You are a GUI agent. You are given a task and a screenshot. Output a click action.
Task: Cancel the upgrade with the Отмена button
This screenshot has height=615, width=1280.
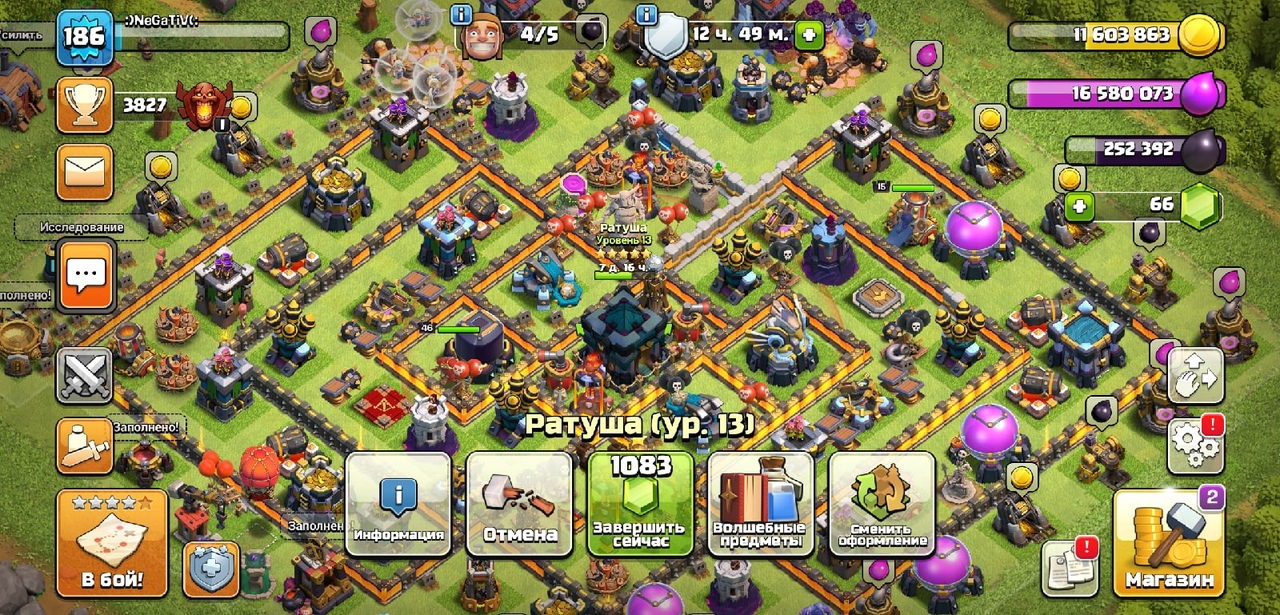click(x=520, y=504)
